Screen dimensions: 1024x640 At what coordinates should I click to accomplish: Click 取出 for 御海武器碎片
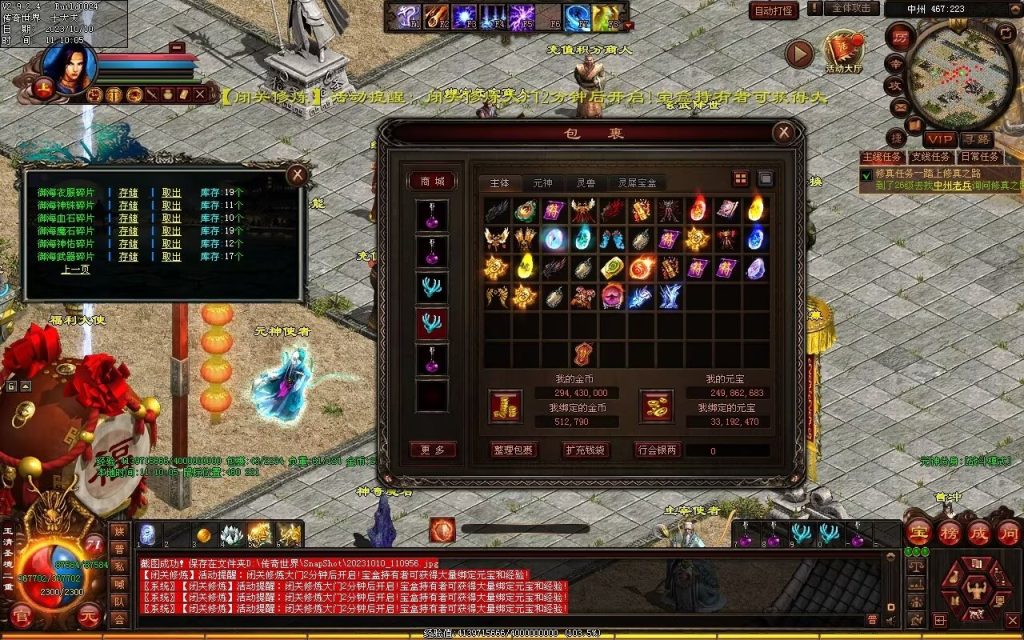171,257
